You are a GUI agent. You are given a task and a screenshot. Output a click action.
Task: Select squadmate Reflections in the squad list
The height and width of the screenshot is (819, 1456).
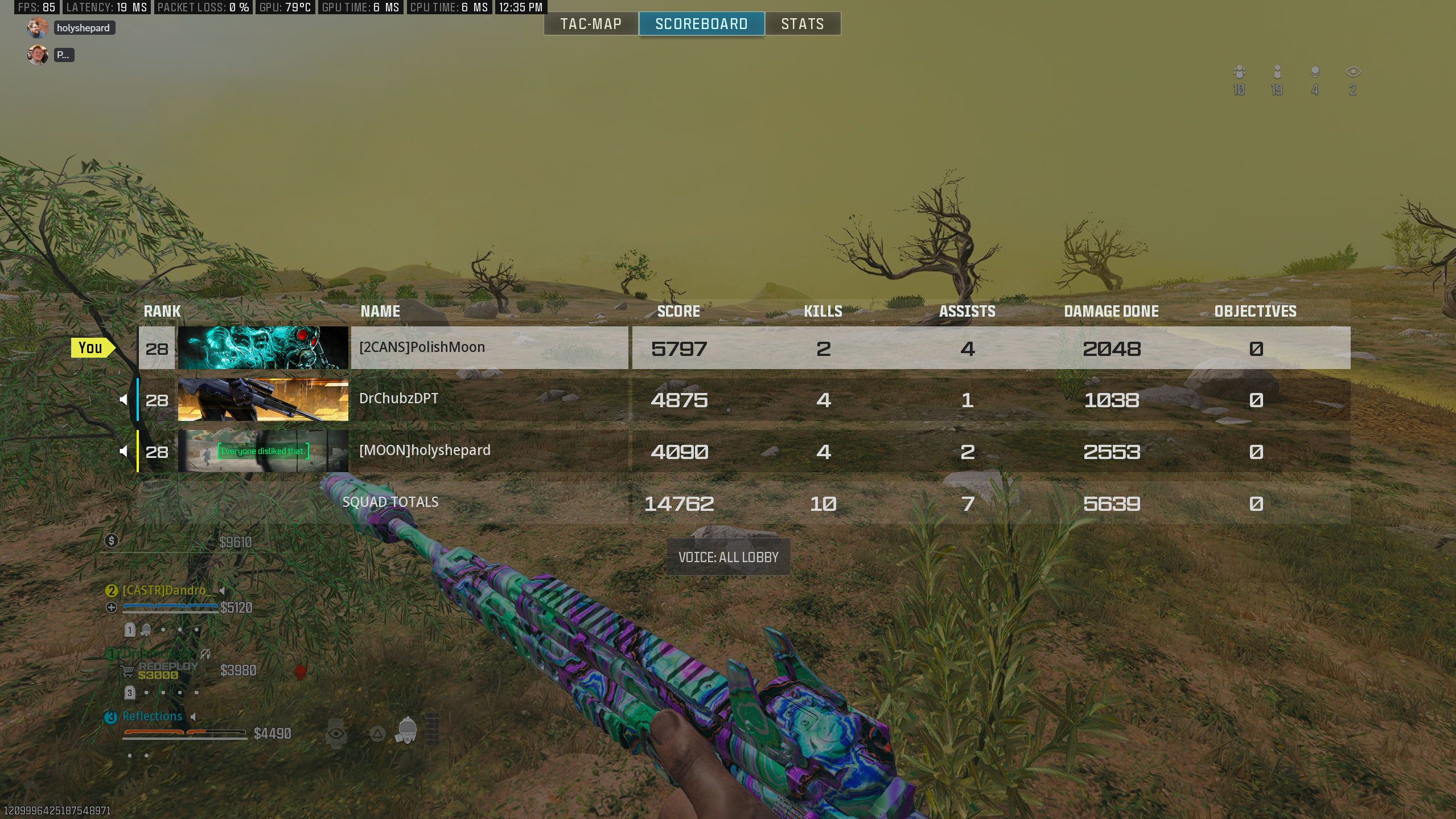152,716
